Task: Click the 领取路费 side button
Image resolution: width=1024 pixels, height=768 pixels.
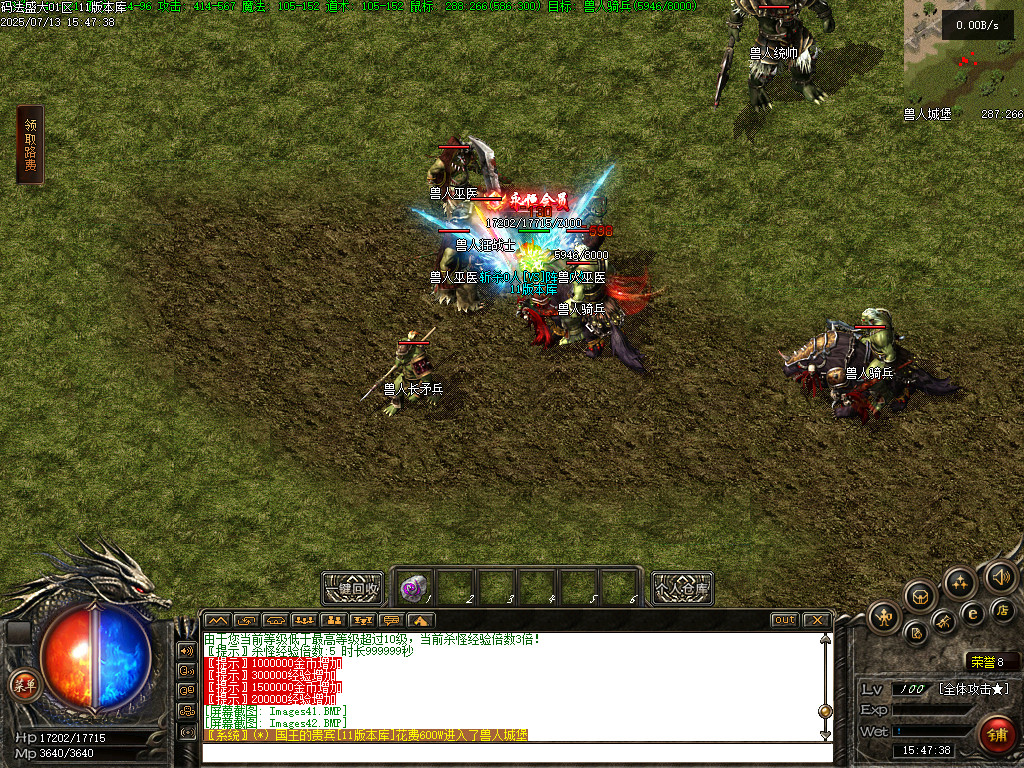Action: 30,145
